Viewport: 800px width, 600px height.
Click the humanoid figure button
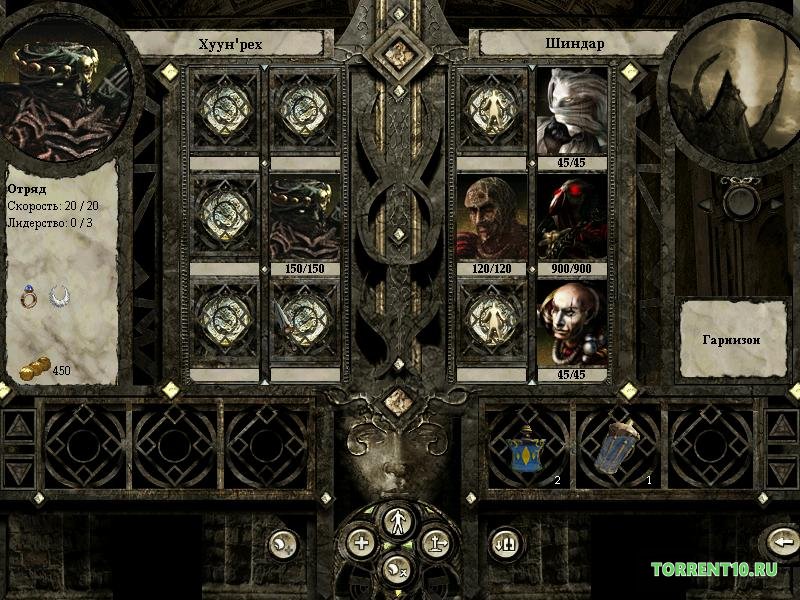pos(397,520)
